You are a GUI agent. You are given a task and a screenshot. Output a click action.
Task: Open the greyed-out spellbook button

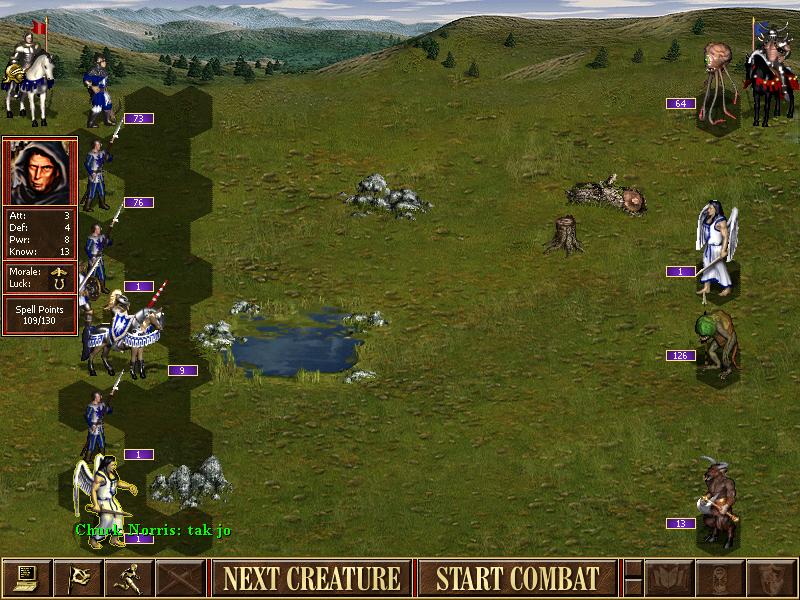click(669, 578)
